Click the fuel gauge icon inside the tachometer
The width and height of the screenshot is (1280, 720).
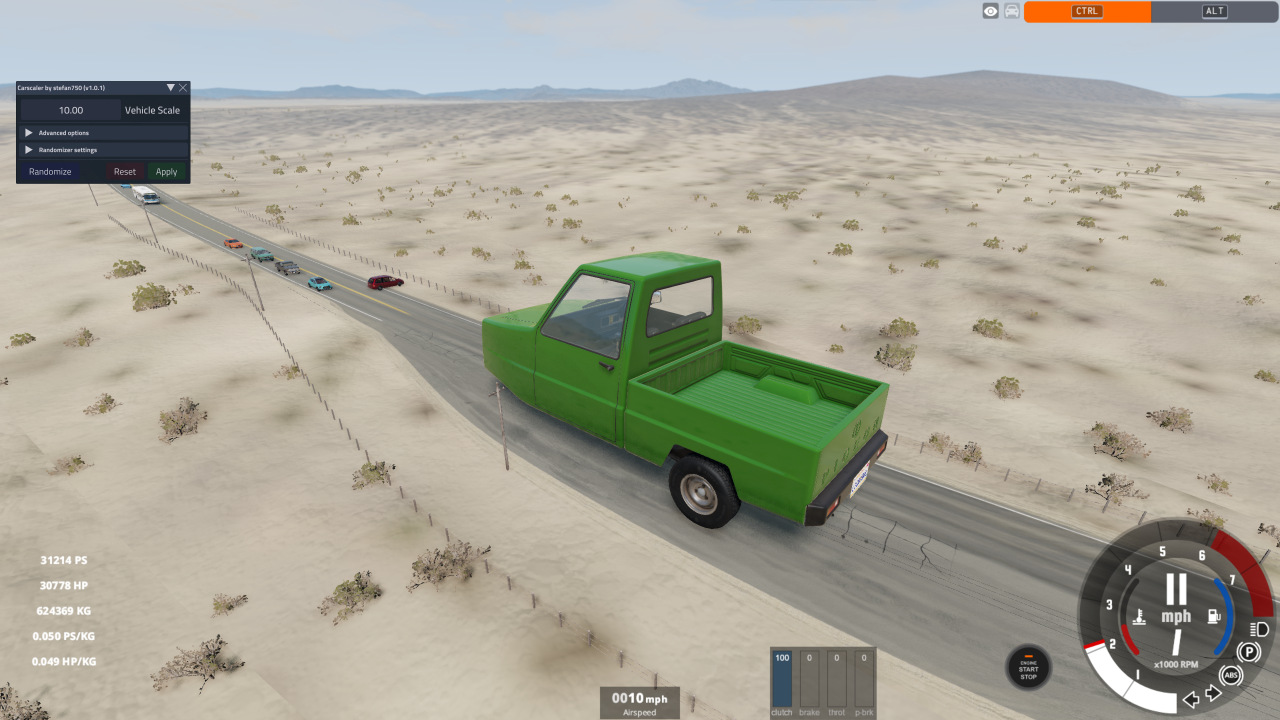click(x=1213, y=614)
